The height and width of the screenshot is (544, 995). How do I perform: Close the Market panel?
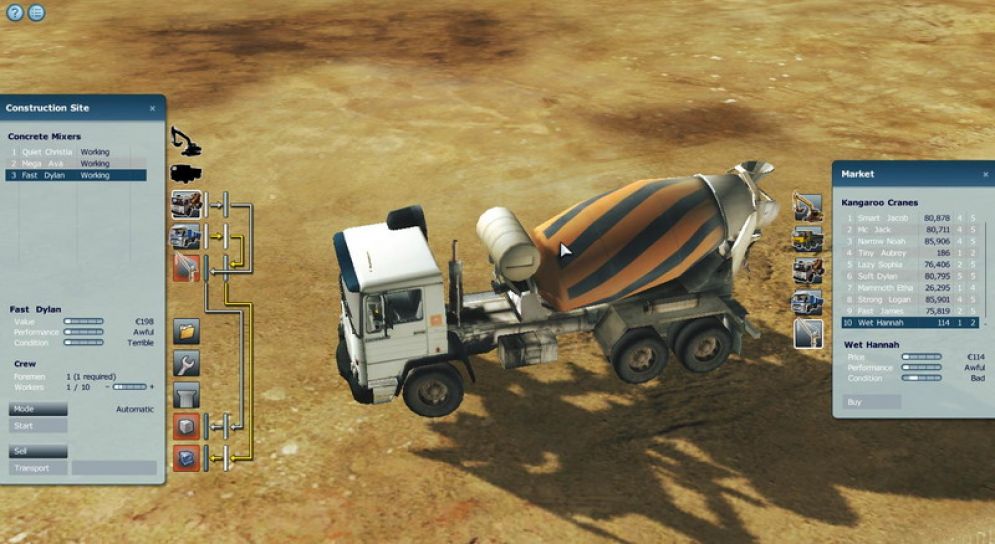point(986,174)
